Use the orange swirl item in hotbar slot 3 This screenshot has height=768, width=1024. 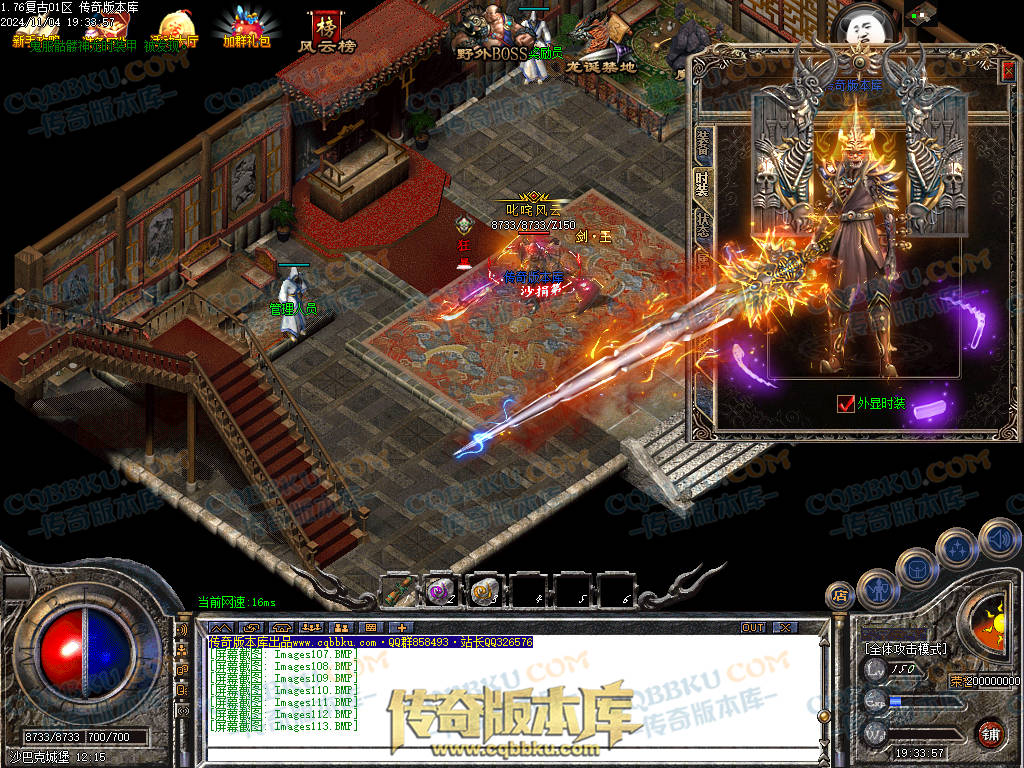click(485, 591)
